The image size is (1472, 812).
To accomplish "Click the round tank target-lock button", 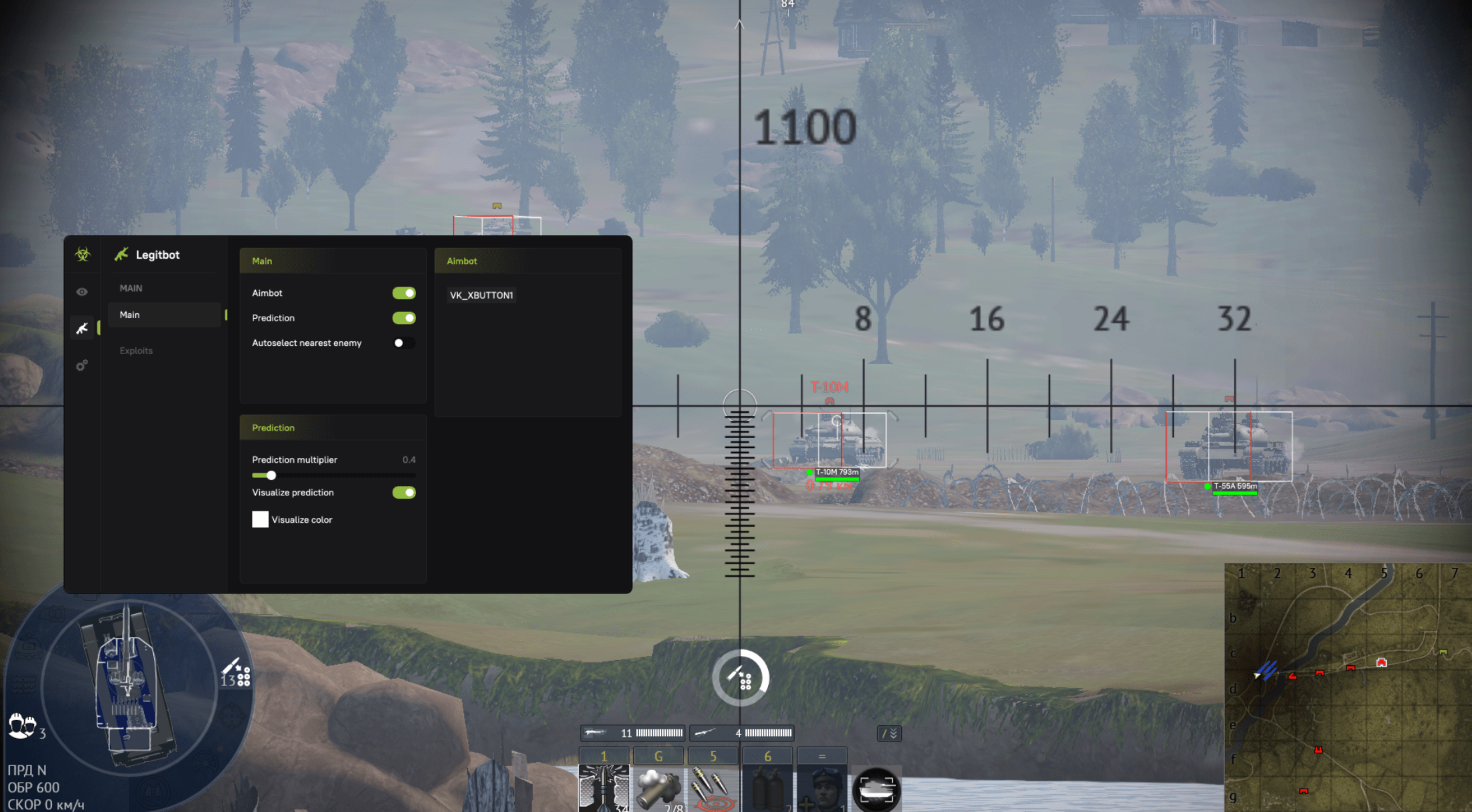I will point(876,790).
